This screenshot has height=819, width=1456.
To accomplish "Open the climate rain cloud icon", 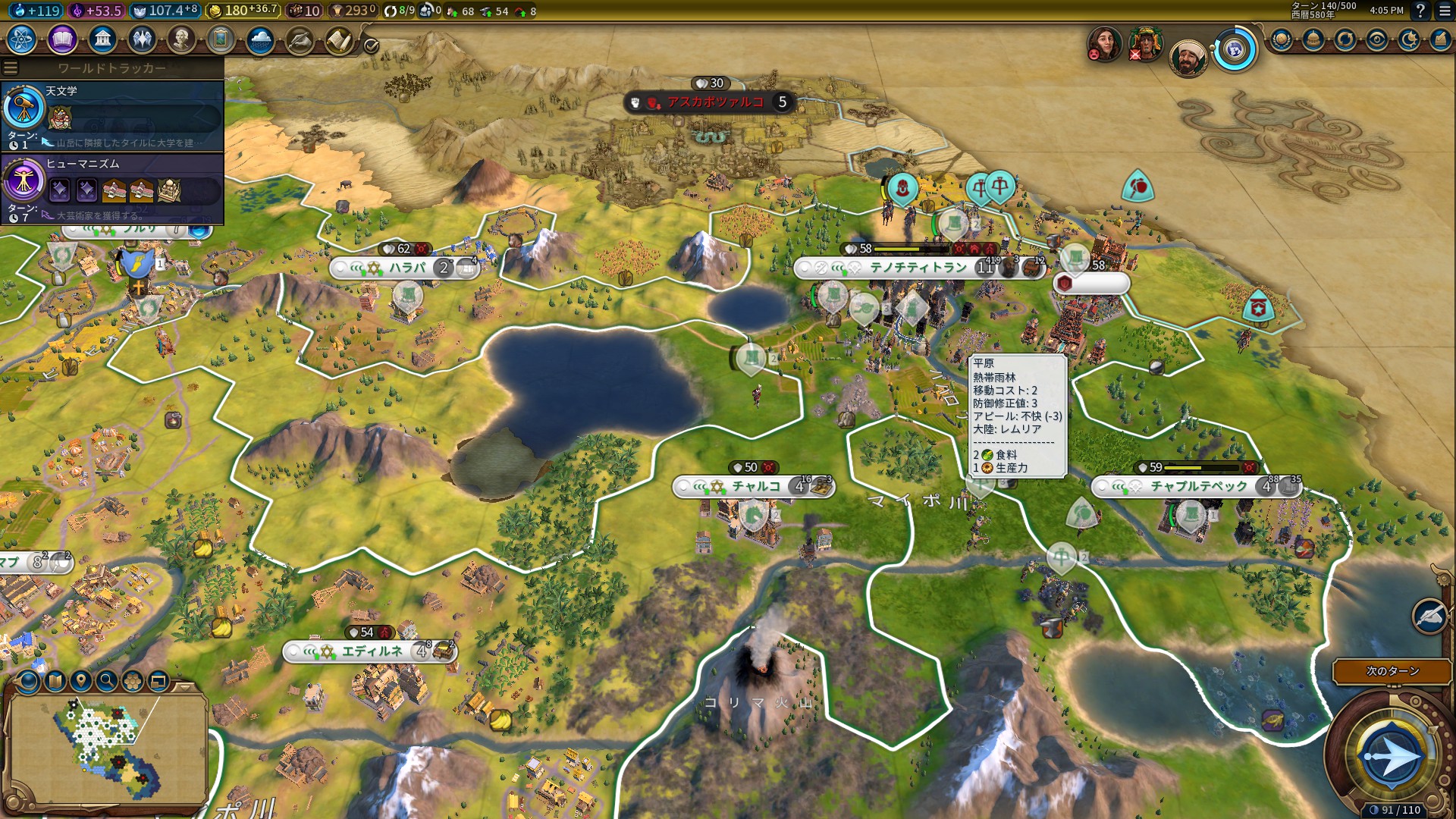I will click(260, 39).
